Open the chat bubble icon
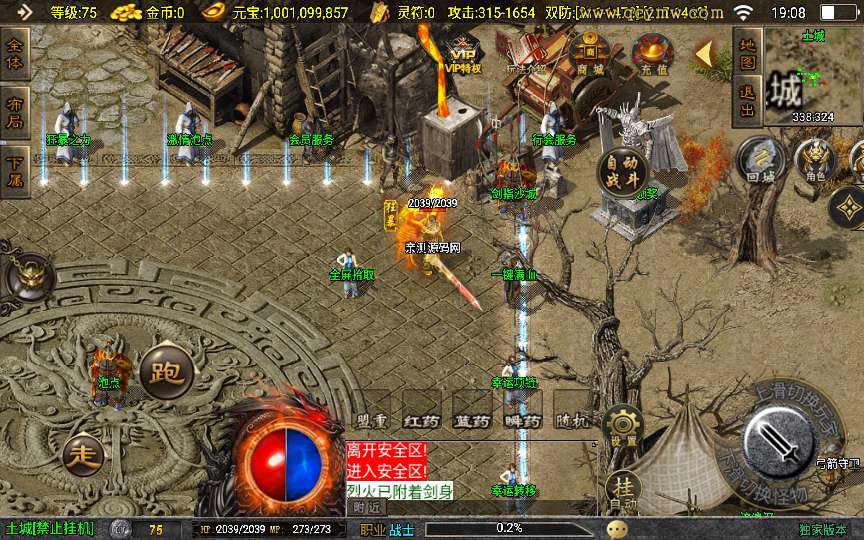Viewport: 864px width, 540px height. pos(618,529)
